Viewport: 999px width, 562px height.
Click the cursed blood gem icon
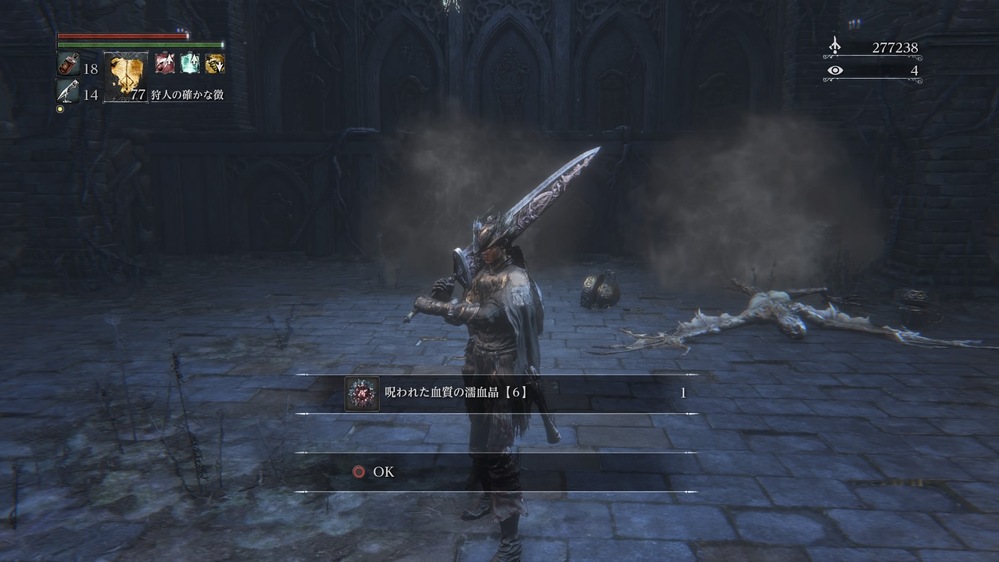coord(361,393)
